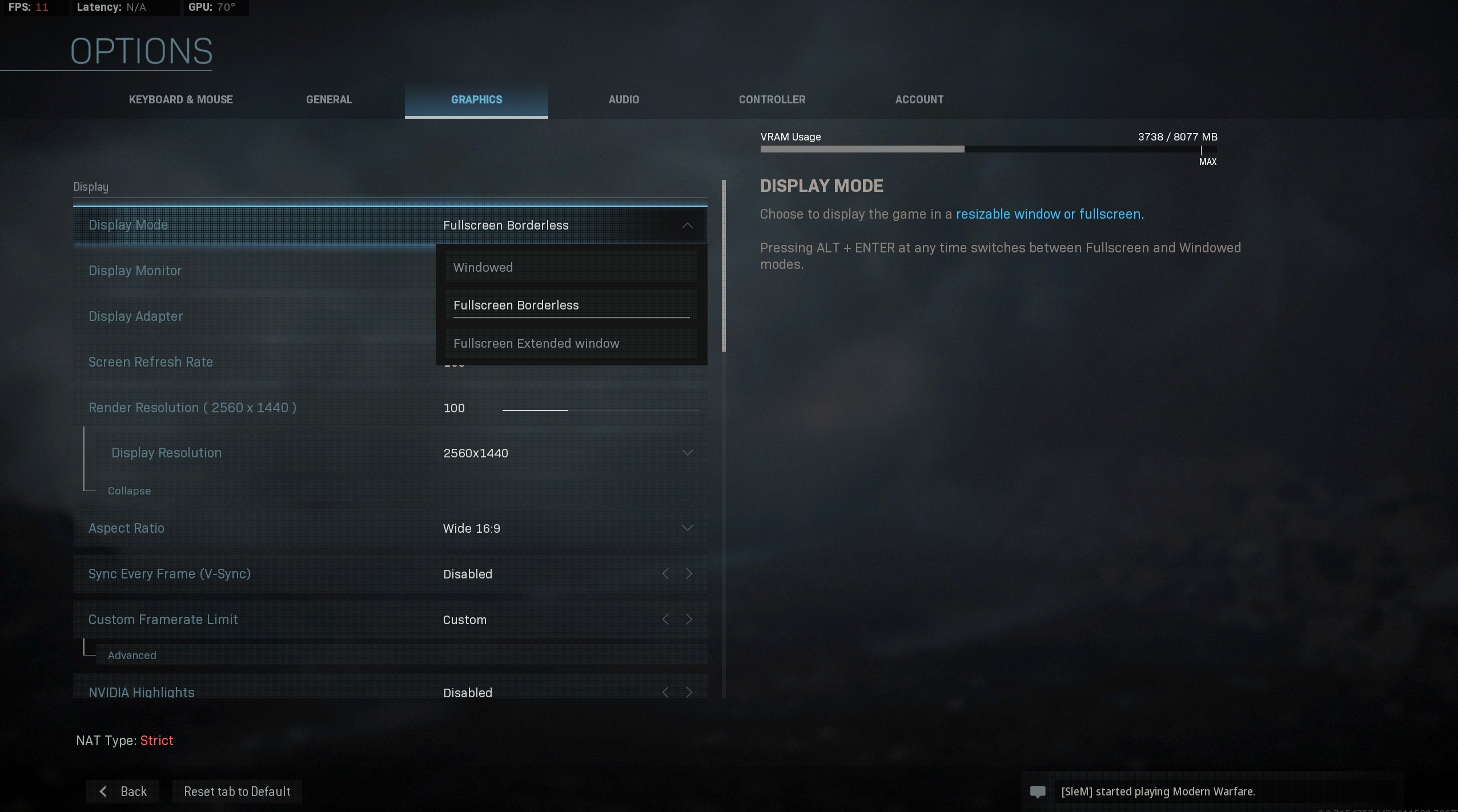Collapse the Render Resolution section

tap(130, 491)
